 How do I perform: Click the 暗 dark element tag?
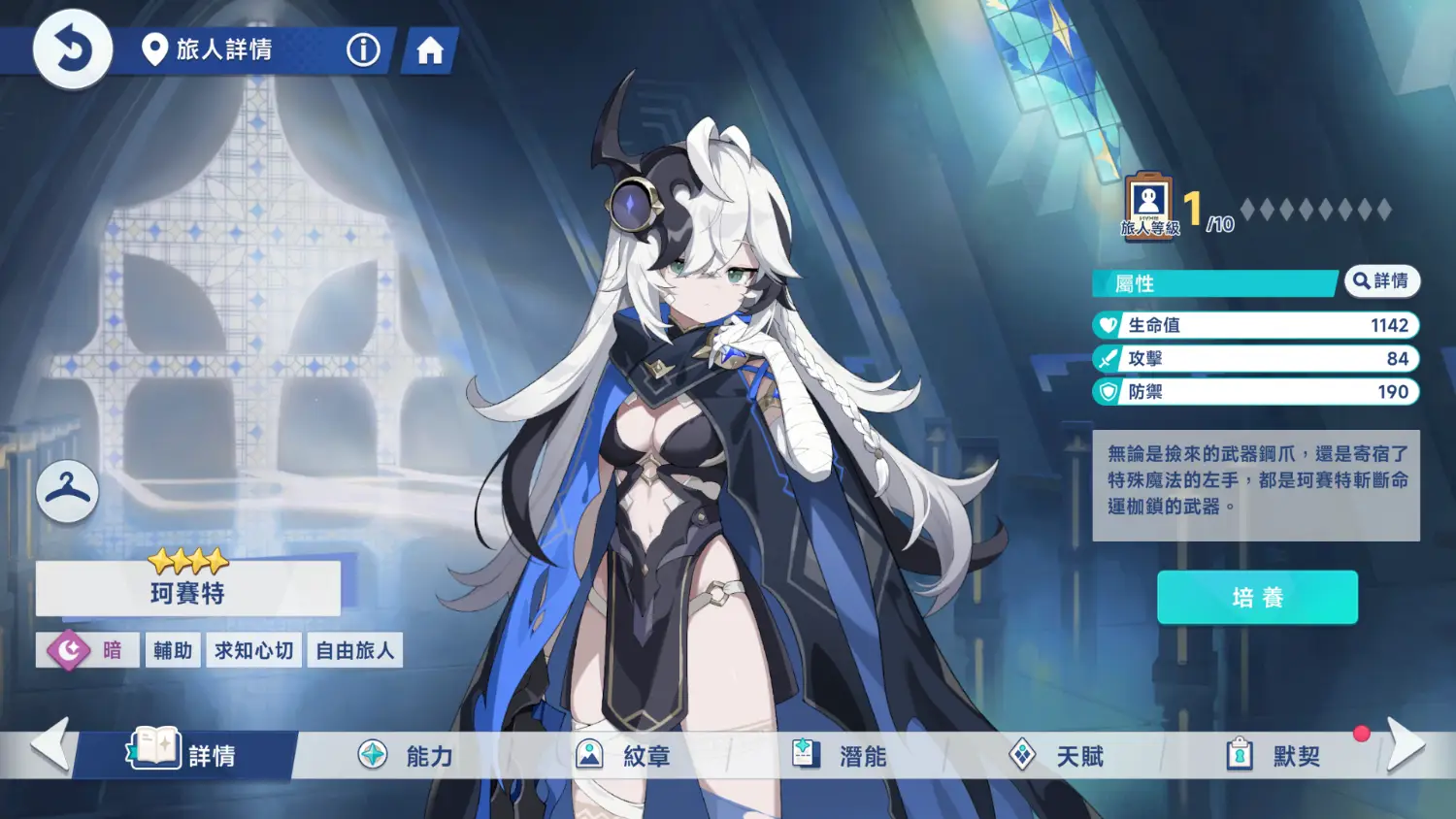[87, 650]
